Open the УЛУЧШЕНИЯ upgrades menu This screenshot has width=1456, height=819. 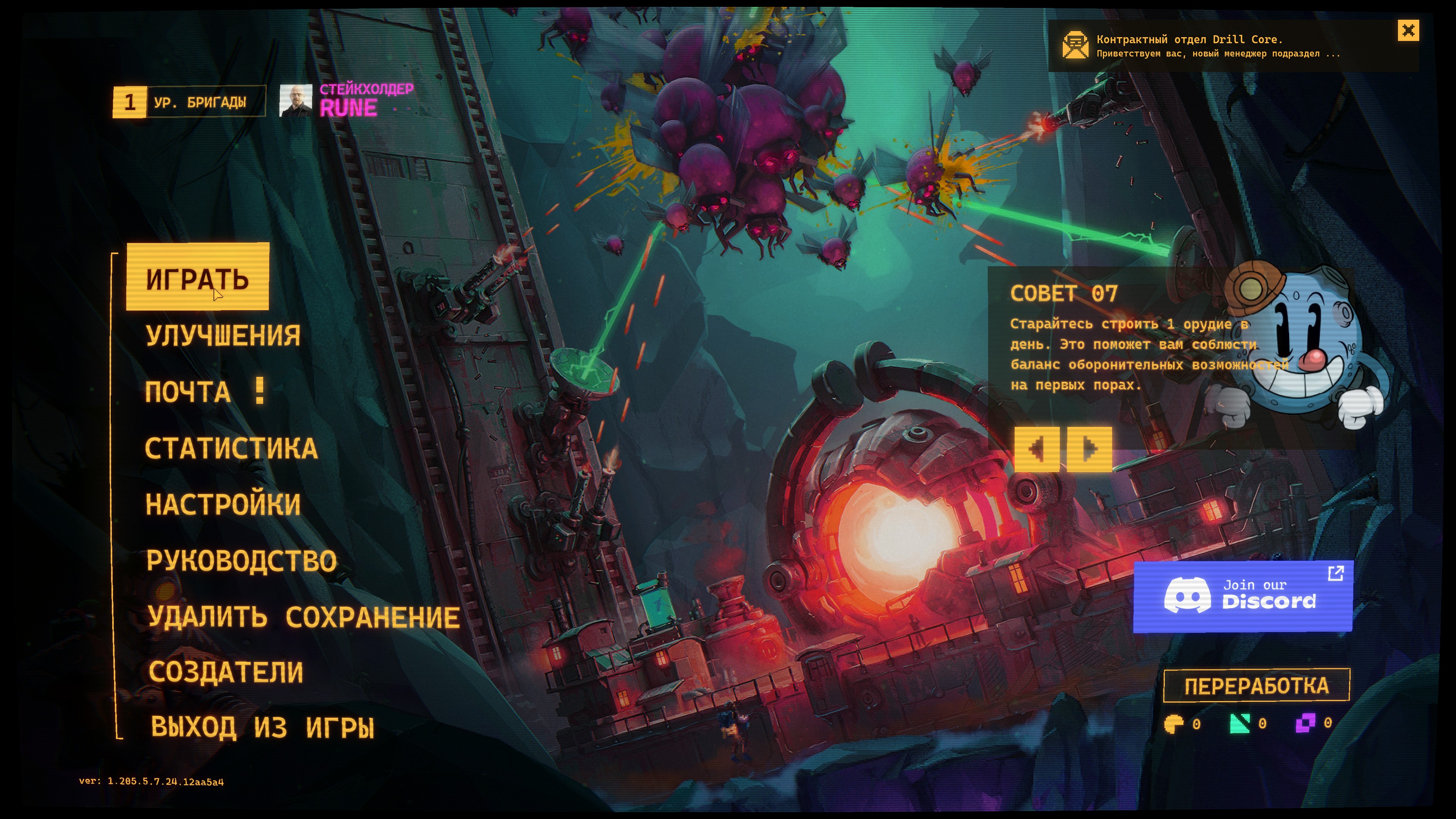click(223, 335)
